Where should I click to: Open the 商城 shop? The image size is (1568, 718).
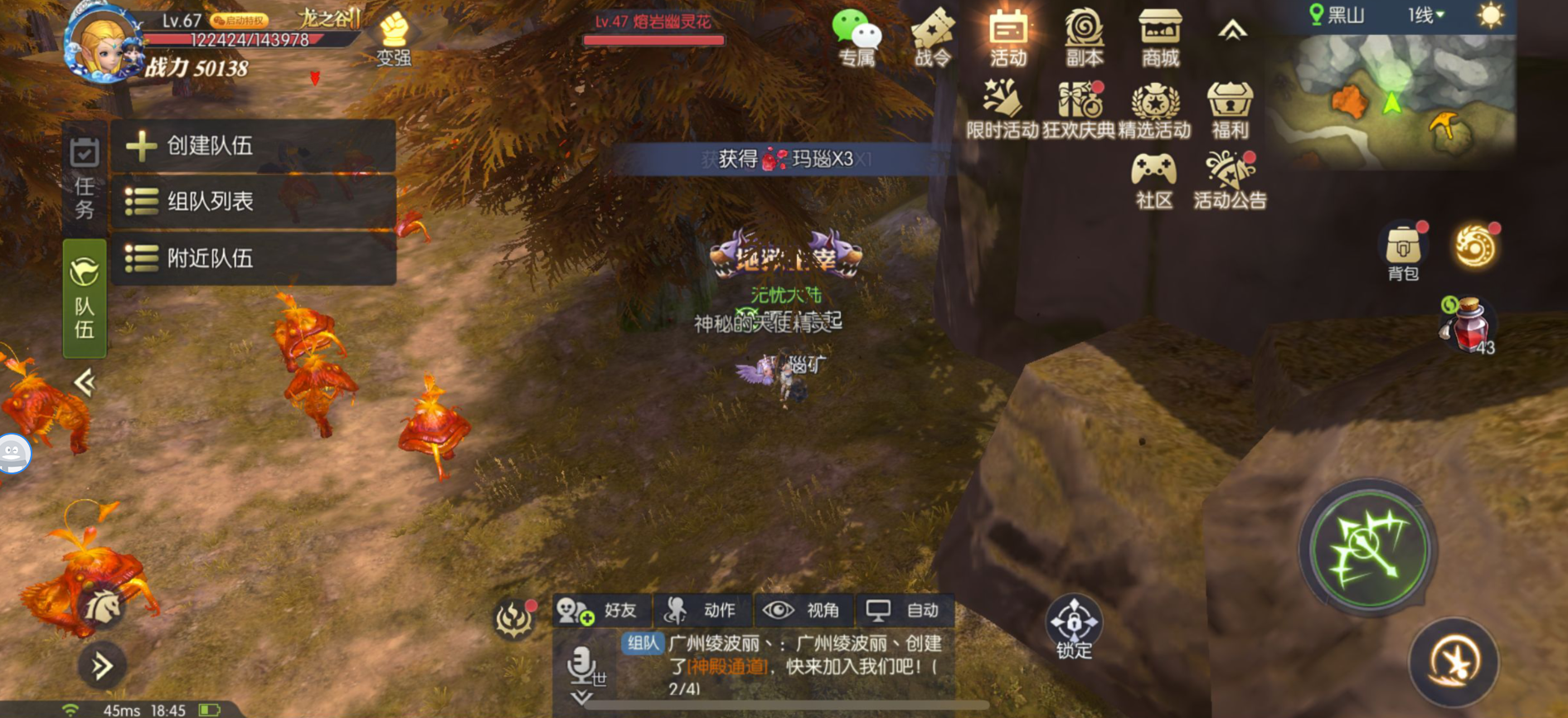coord(1160,38)
